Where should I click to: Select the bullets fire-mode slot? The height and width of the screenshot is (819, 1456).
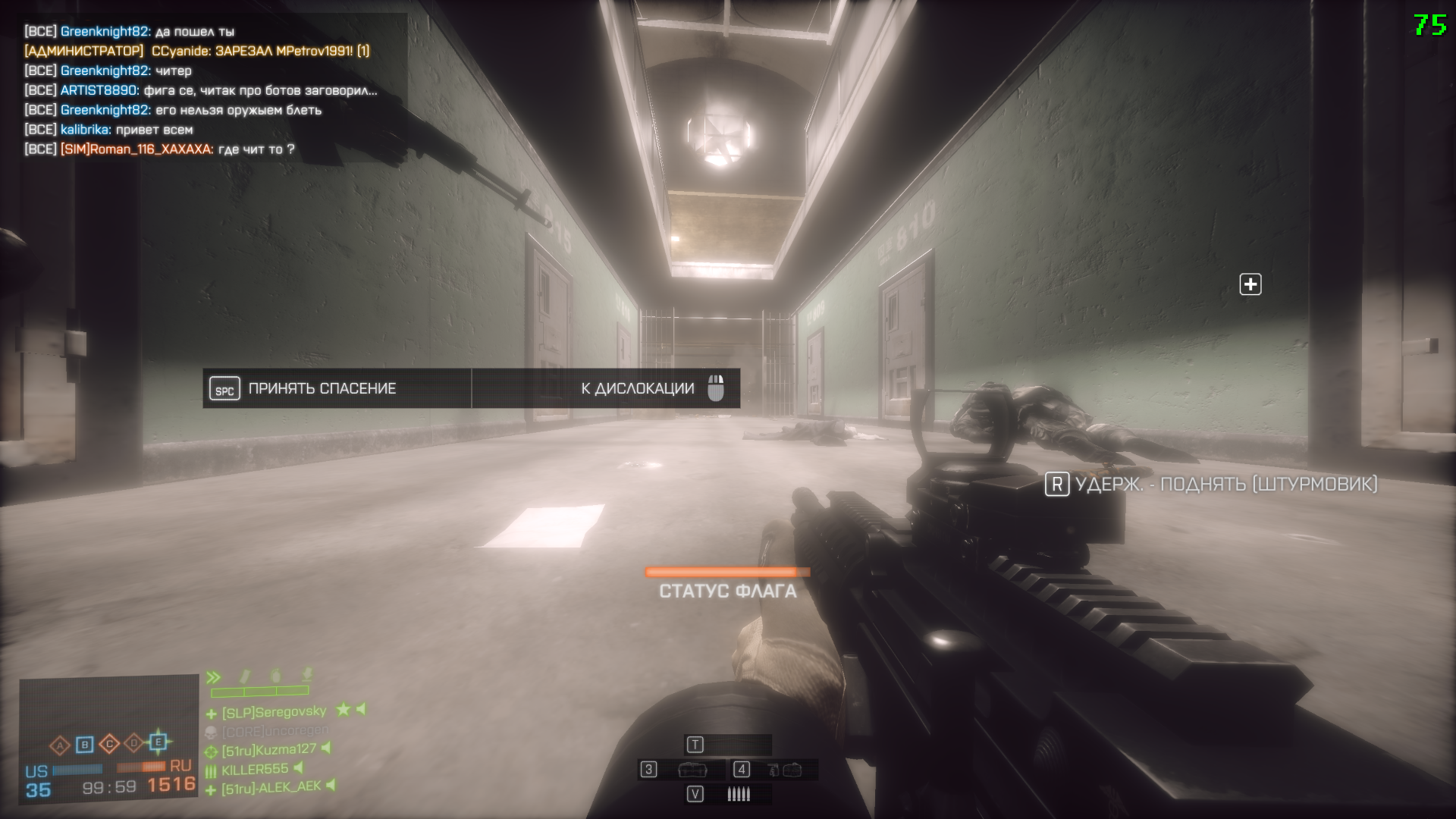pos(738,794)
